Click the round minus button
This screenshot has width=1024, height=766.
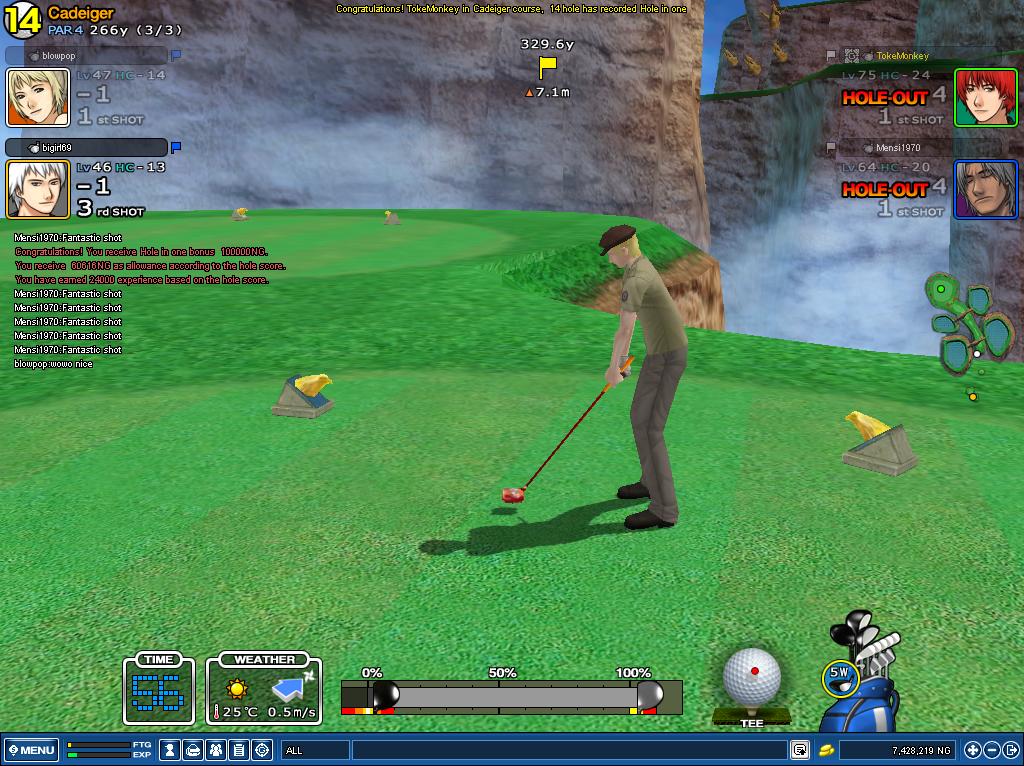[x=991, y=750]
